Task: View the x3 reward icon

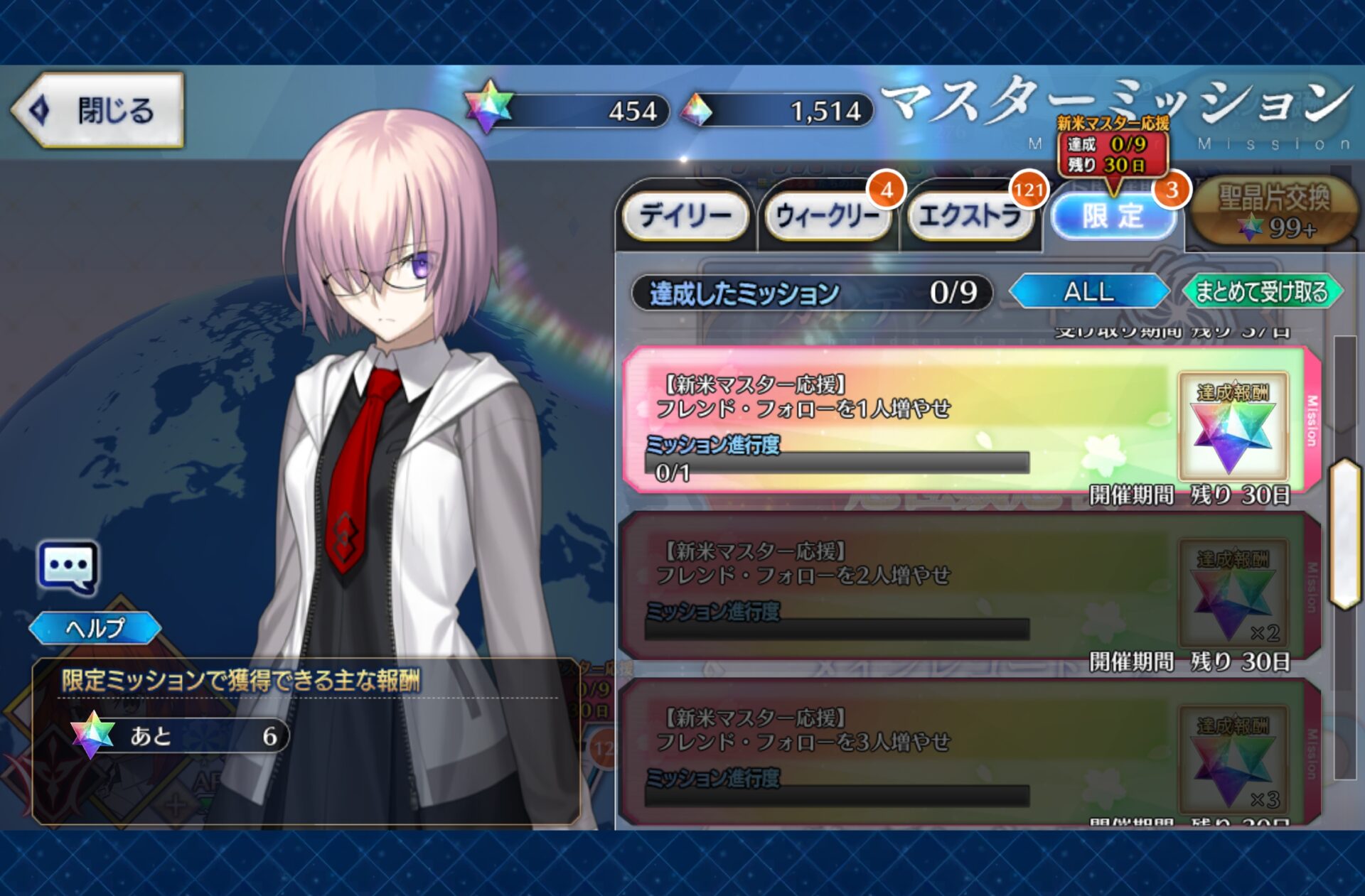Action: click(1233, 760)
